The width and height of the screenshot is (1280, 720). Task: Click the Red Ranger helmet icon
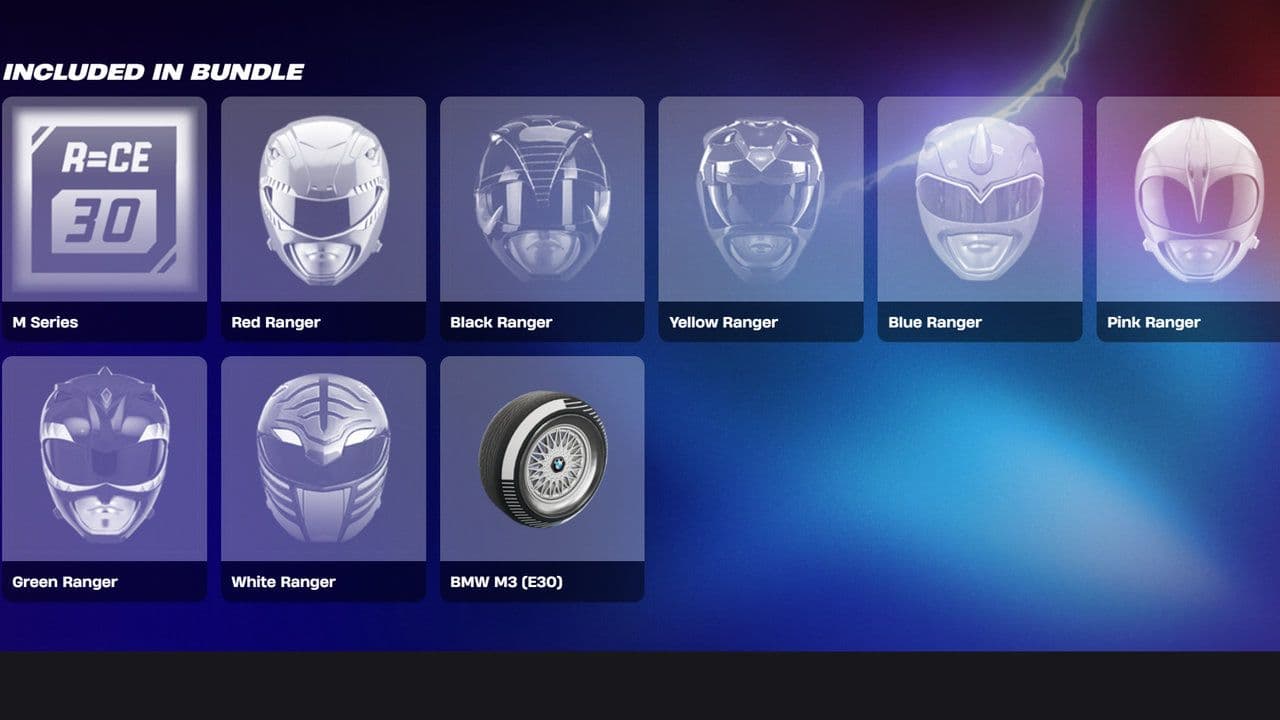(x=323, y=200)
